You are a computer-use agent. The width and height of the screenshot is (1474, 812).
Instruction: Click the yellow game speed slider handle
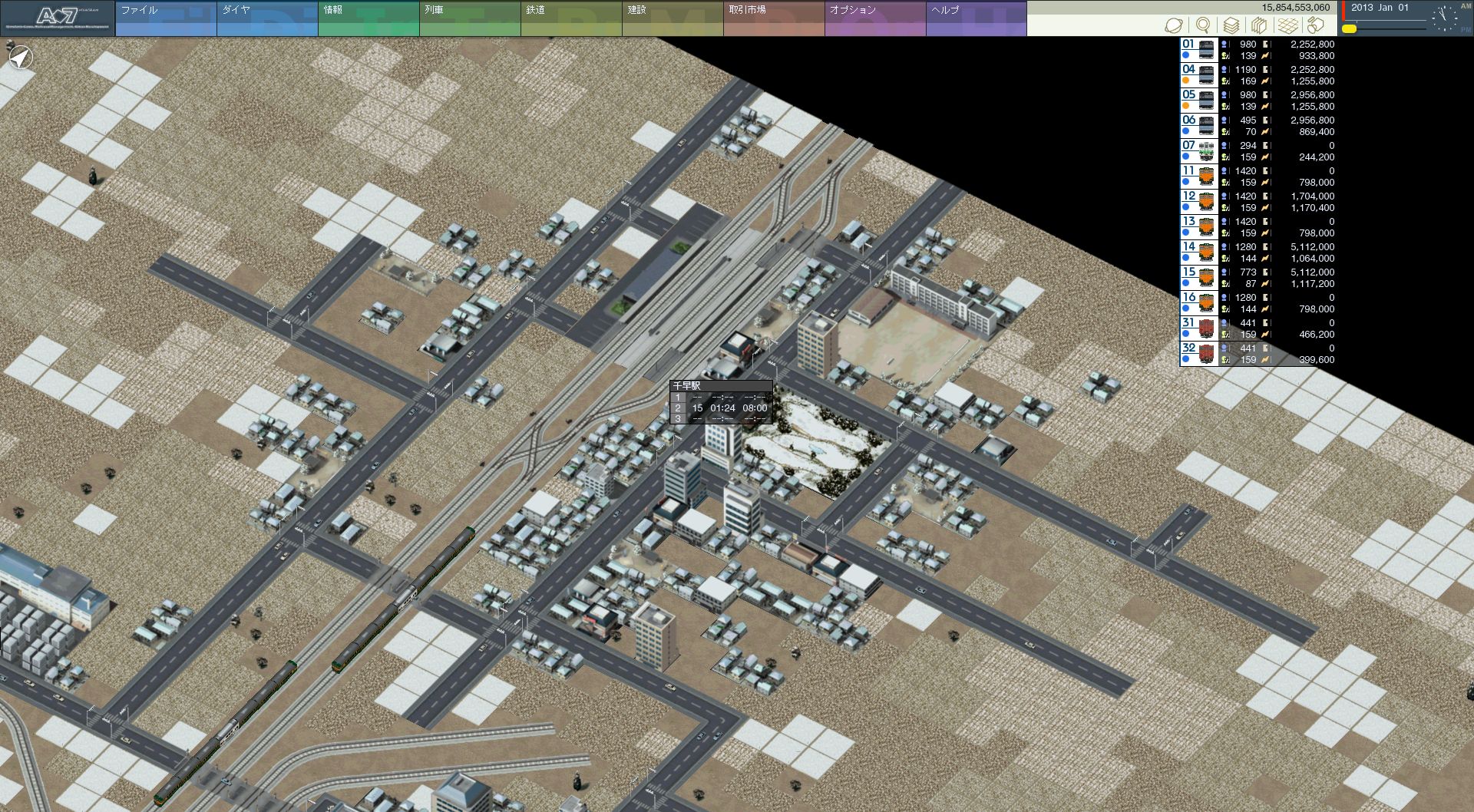(1349, 29)
